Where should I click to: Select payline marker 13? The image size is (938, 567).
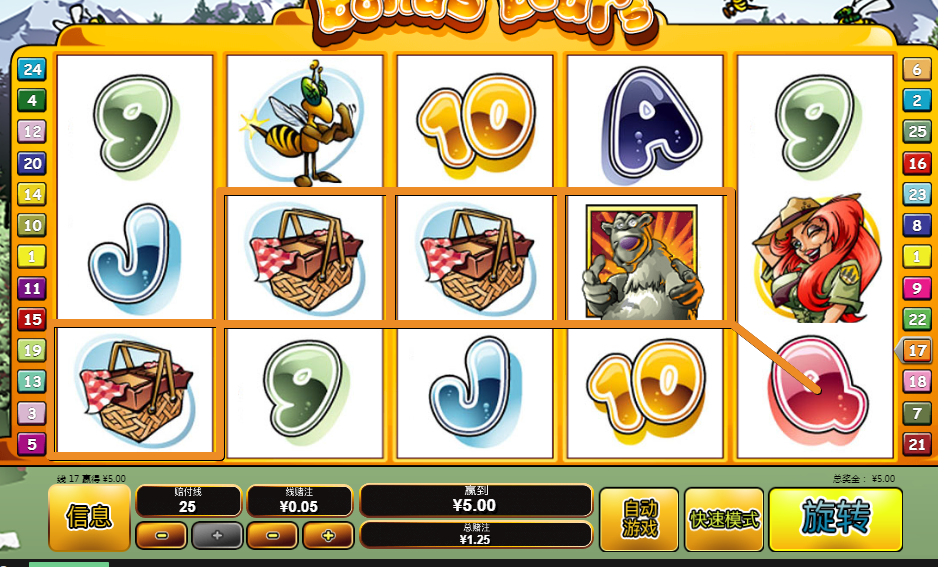(x=32, y=381)
